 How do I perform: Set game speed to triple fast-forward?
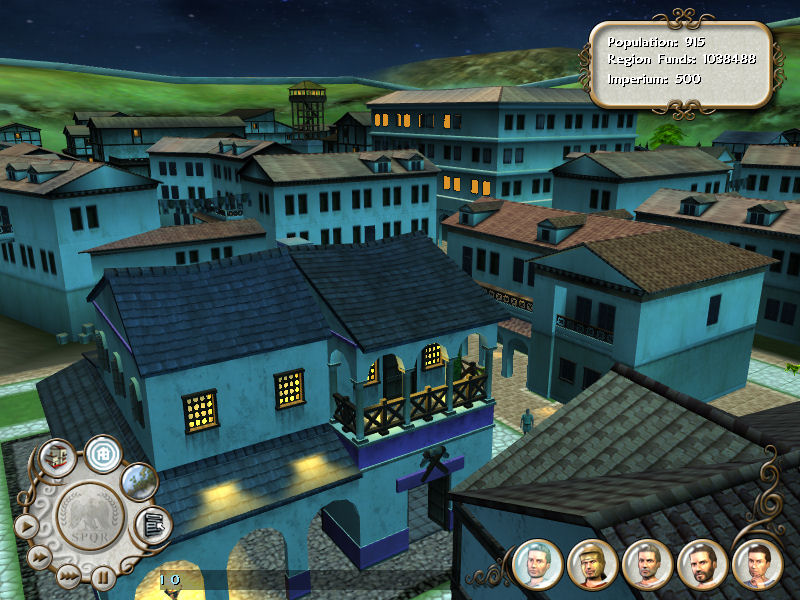point(67,575)
